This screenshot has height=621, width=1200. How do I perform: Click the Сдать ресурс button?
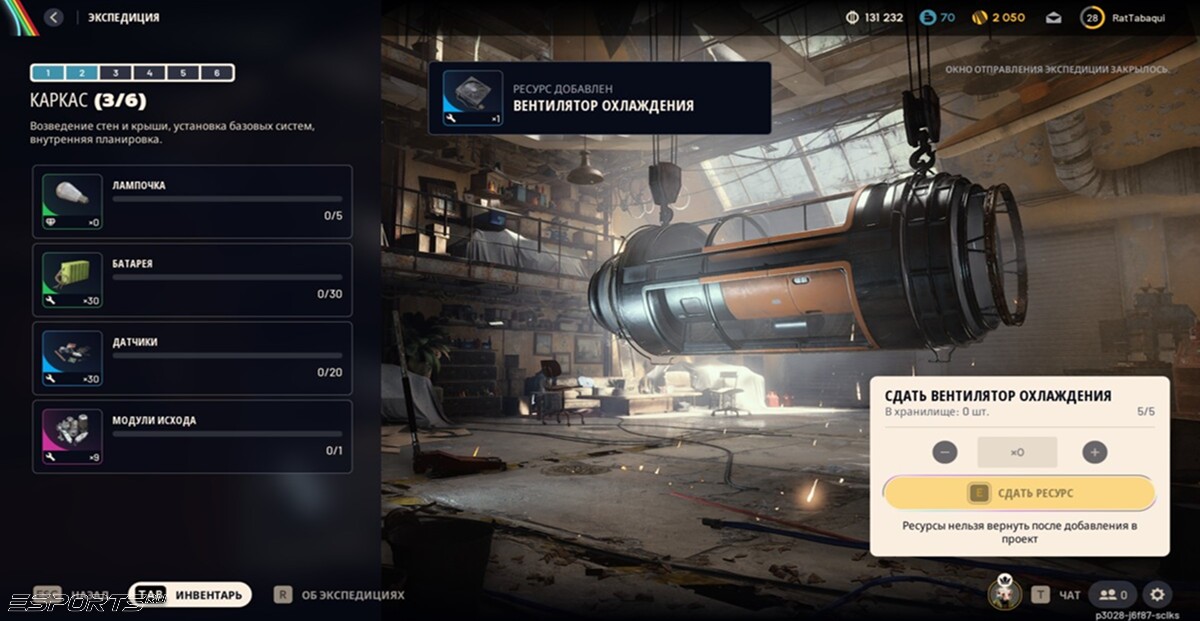[1019, 493]
